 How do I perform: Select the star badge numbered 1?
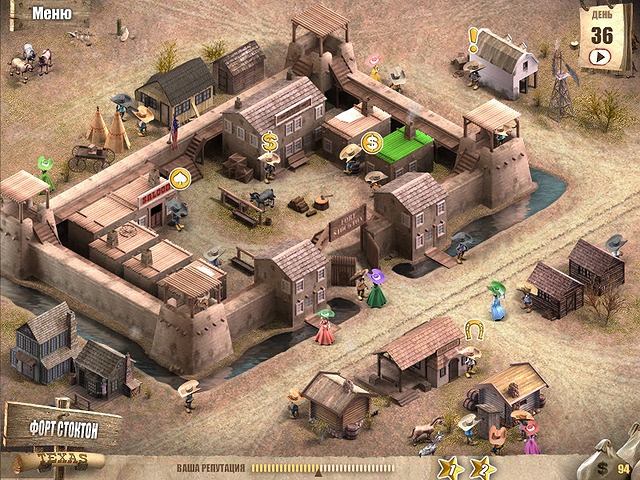[452, 466]
